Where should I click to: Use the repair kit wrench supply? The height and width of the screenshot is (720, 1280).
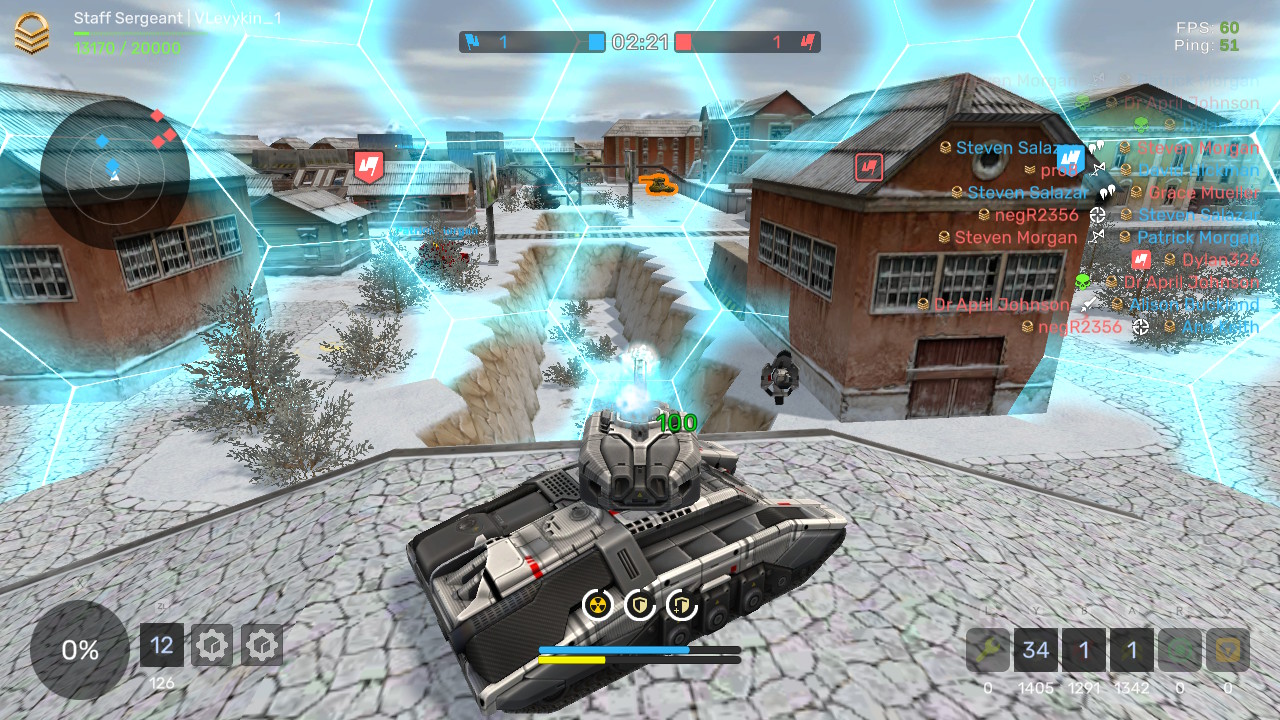tap(988, 650)
